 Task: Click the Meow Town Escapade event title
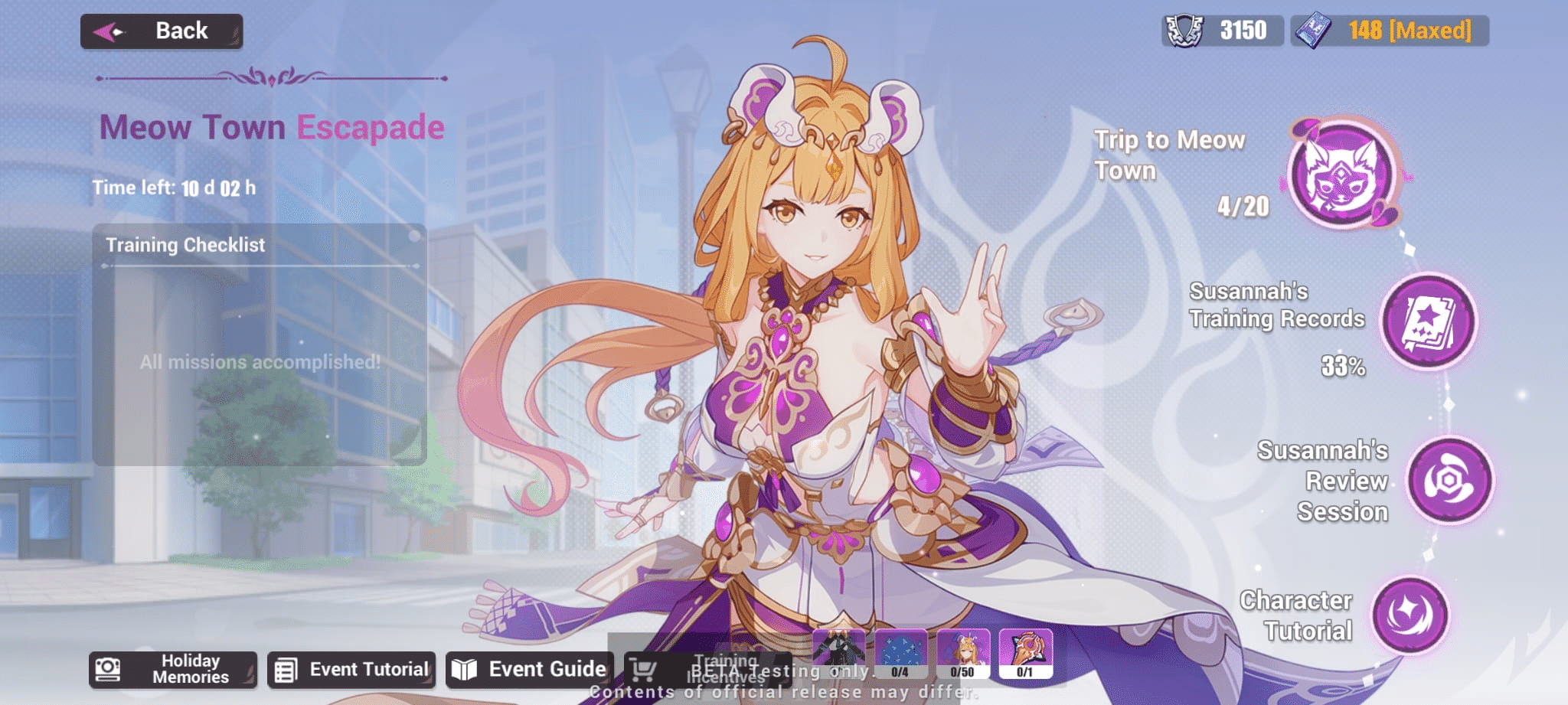click(x=273, y=126)
